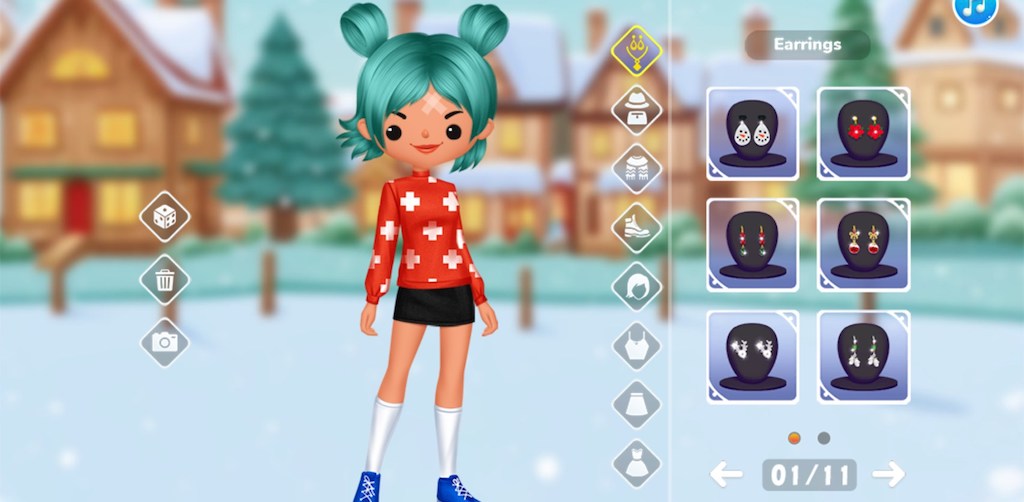The image size is (1024, 502).
Task: Select the gold bow red ornament earrings
Action: tap(863, 244)
